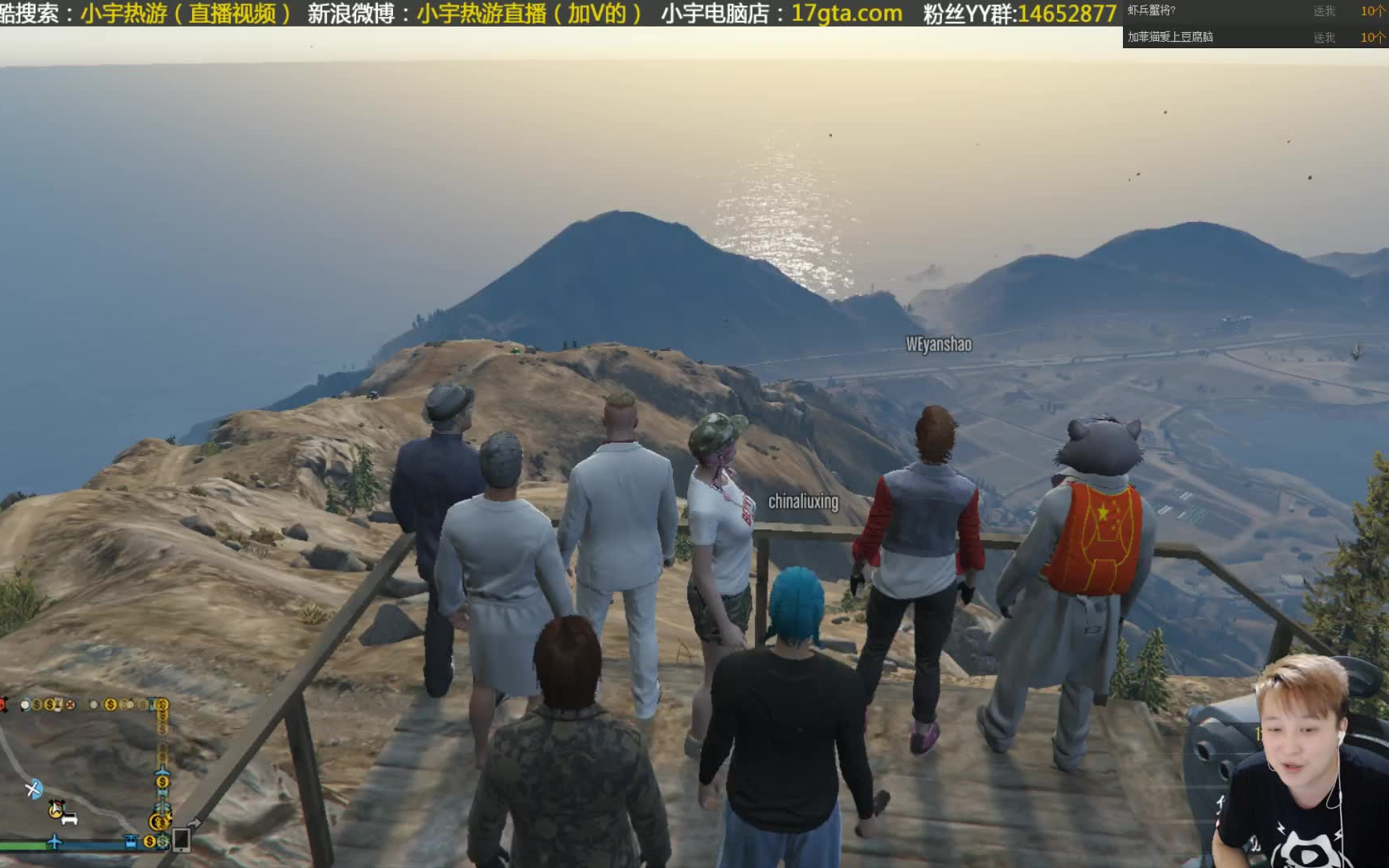
Task: Click the player arrow marker on the minimap
Action: [55, 808]
